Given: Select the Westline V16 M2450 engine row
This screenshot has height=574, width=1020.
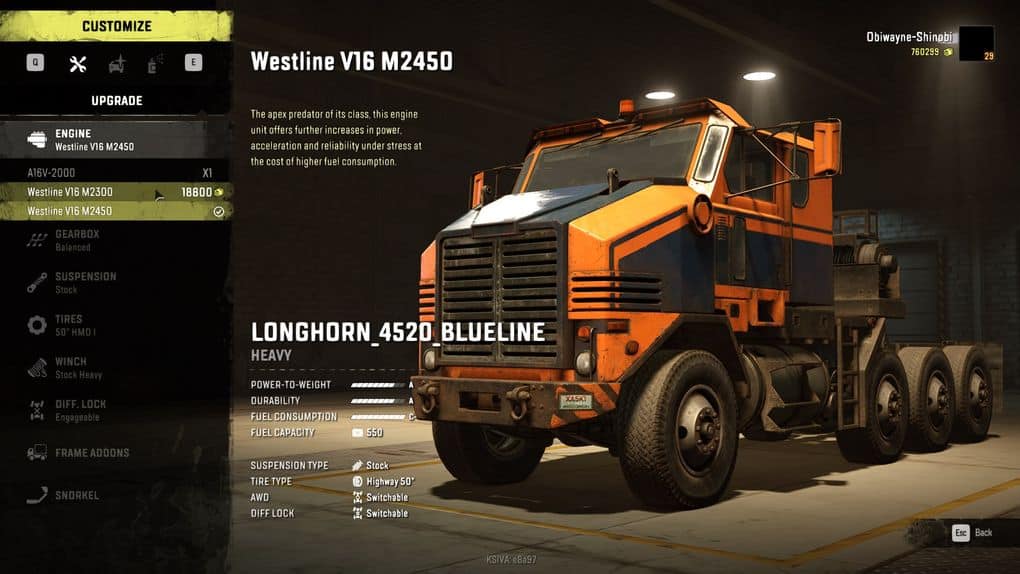Looking at the screenshot, I should click(x=115, y=211).
